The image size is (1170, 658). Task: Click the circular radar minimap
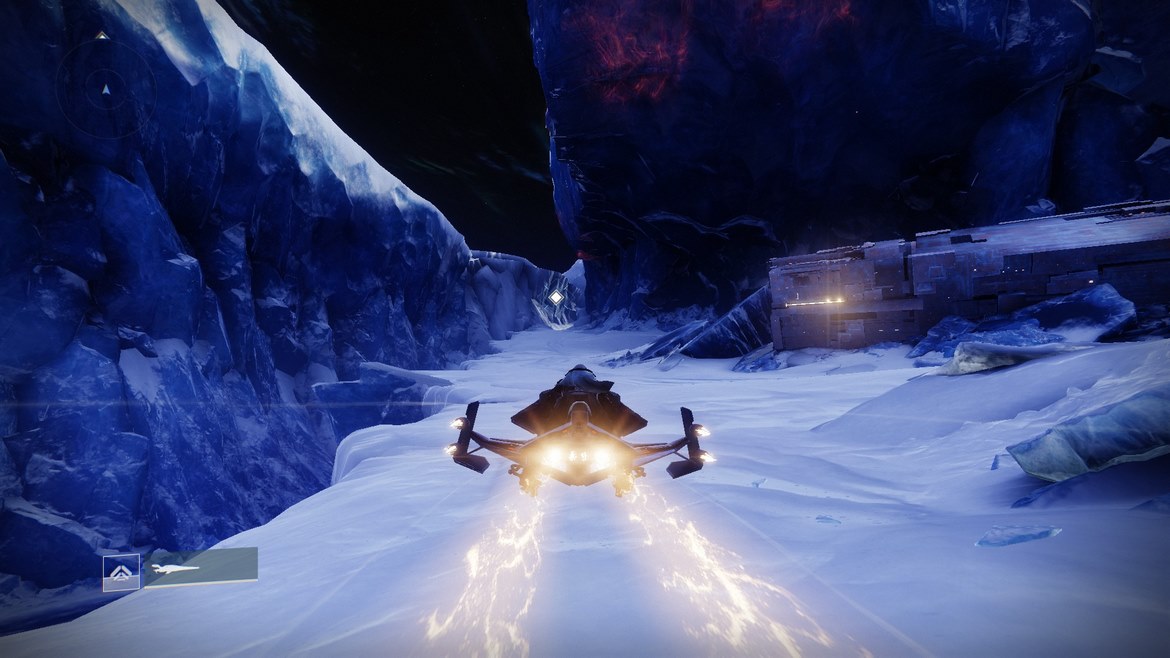105,87
